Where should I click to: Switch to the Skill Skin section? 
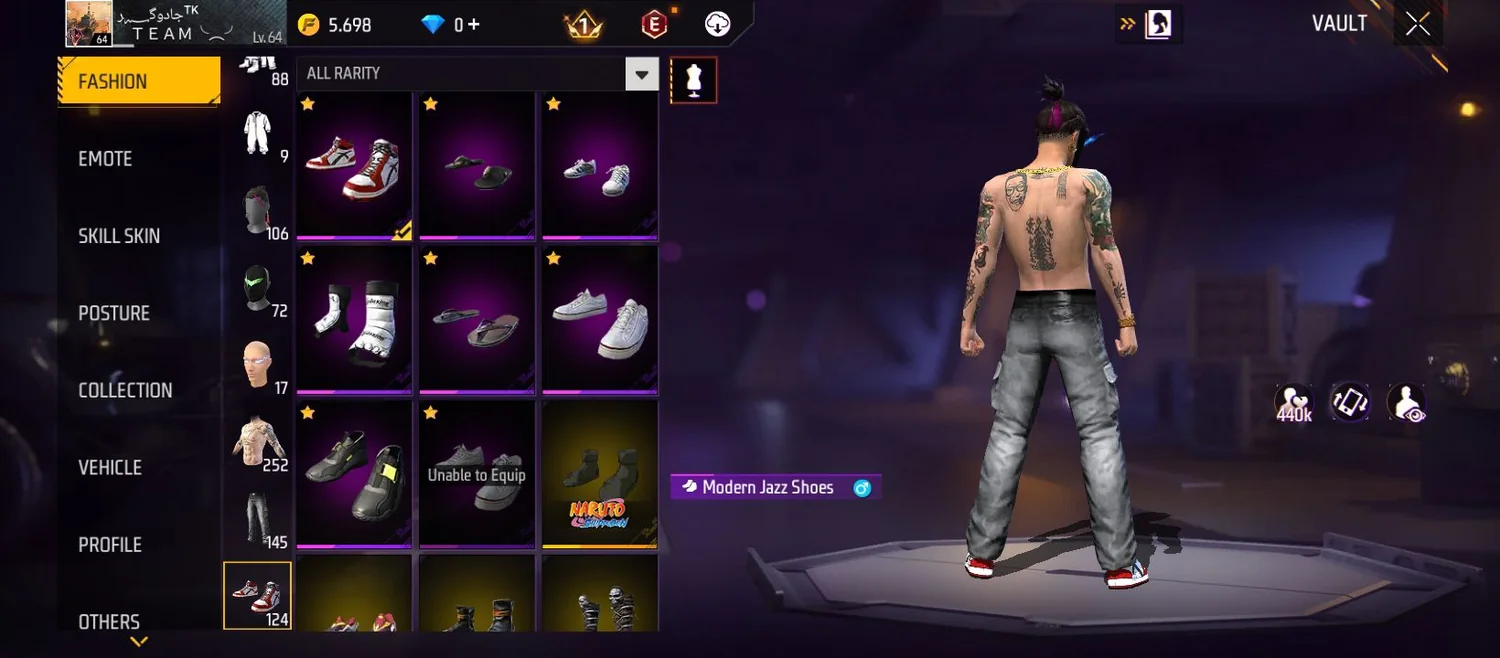pos(119,236)
